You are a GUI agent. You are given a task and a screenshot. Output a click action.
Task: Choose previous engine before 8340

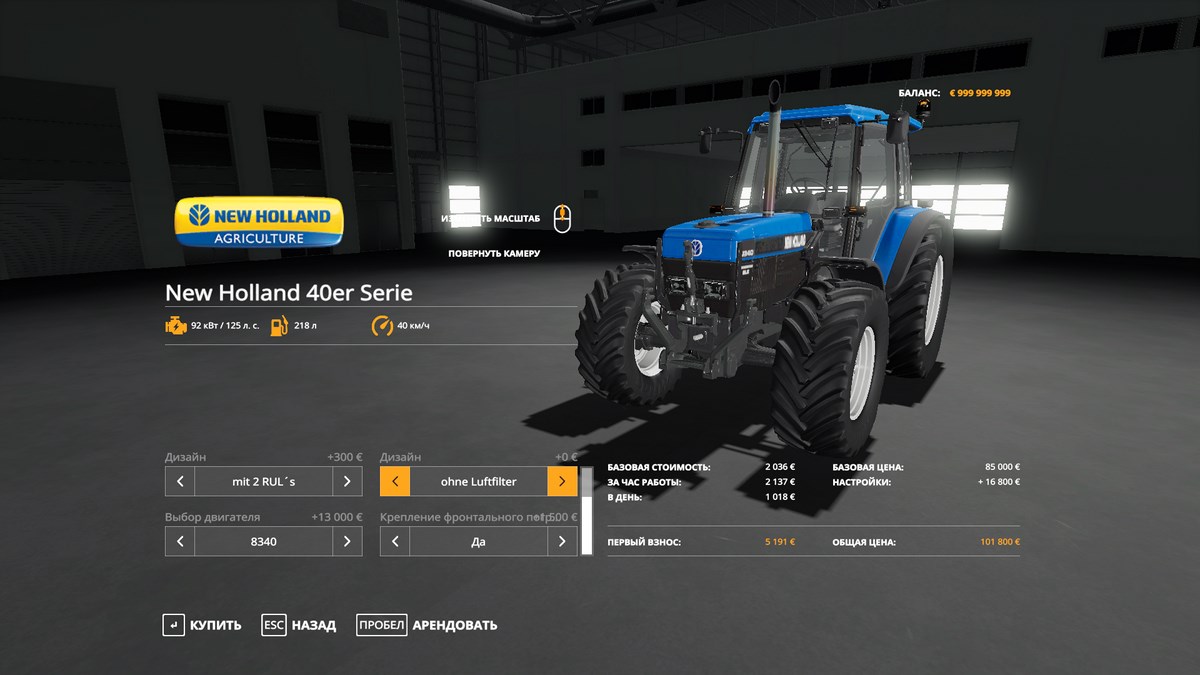pos(180,541)
